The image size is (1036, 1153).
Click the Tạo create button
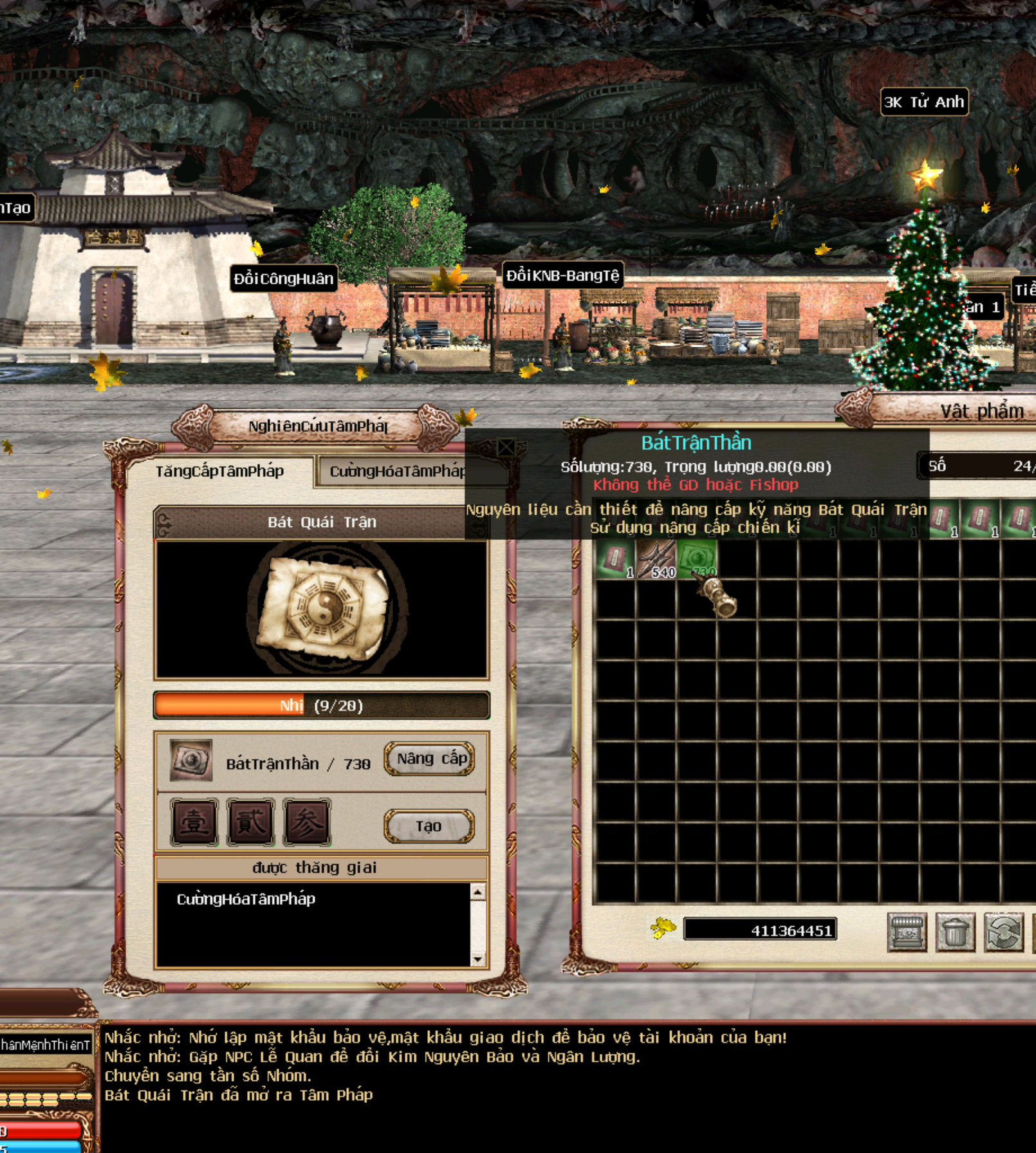[x=429, y=826]
